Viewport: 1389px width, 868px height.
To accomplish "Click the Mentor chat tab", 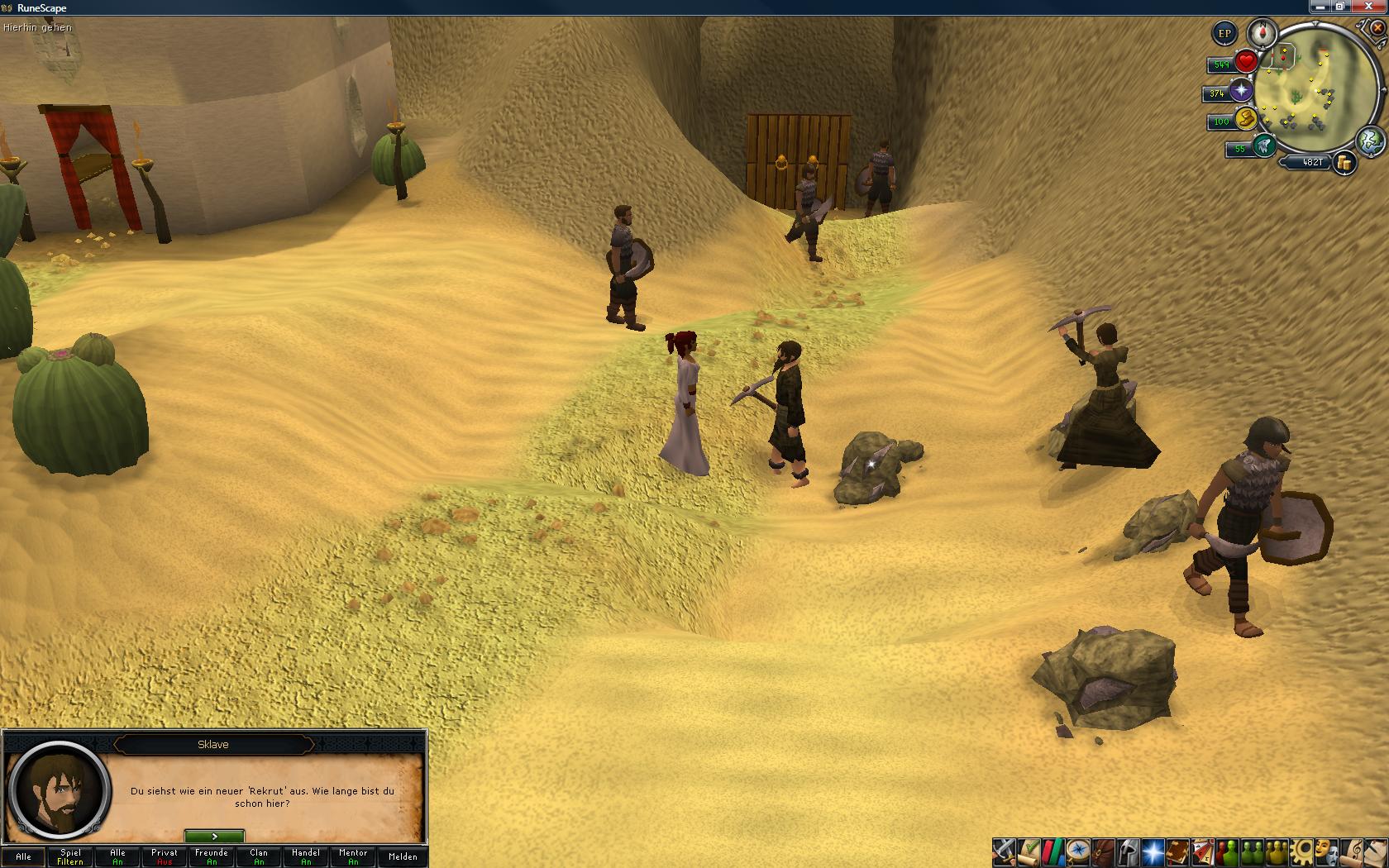I will click(x=353, y=856).
